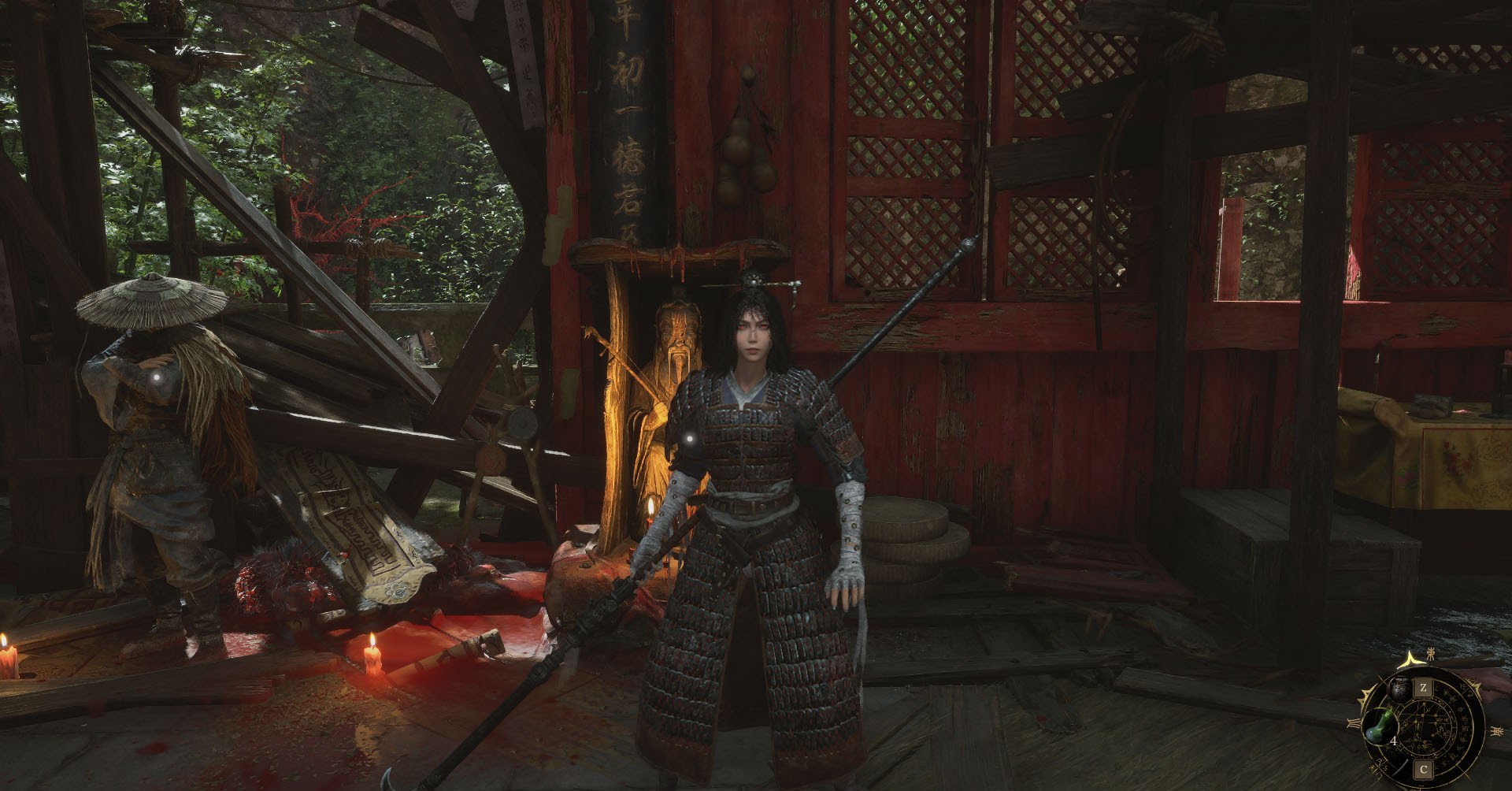1512x791 pixels.
Task: Select the gourd quantity counter showing 4
Action: [1394, 741]
